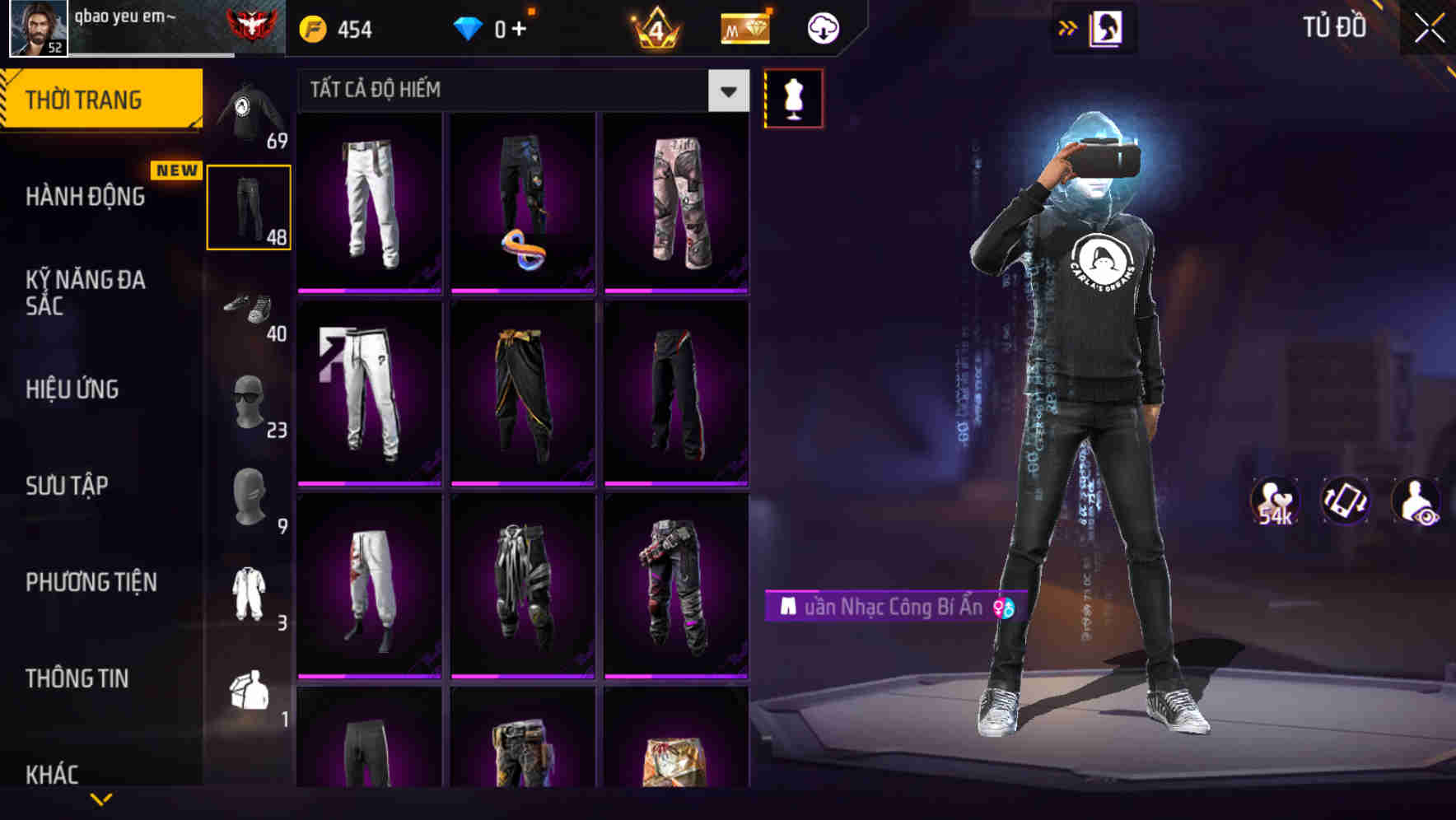Image resolution: width=1456 pixels, height=820 pixels.
Task: Select the shoes category showing 40 items
Action: pyautogui.click(x=250, y=311)
